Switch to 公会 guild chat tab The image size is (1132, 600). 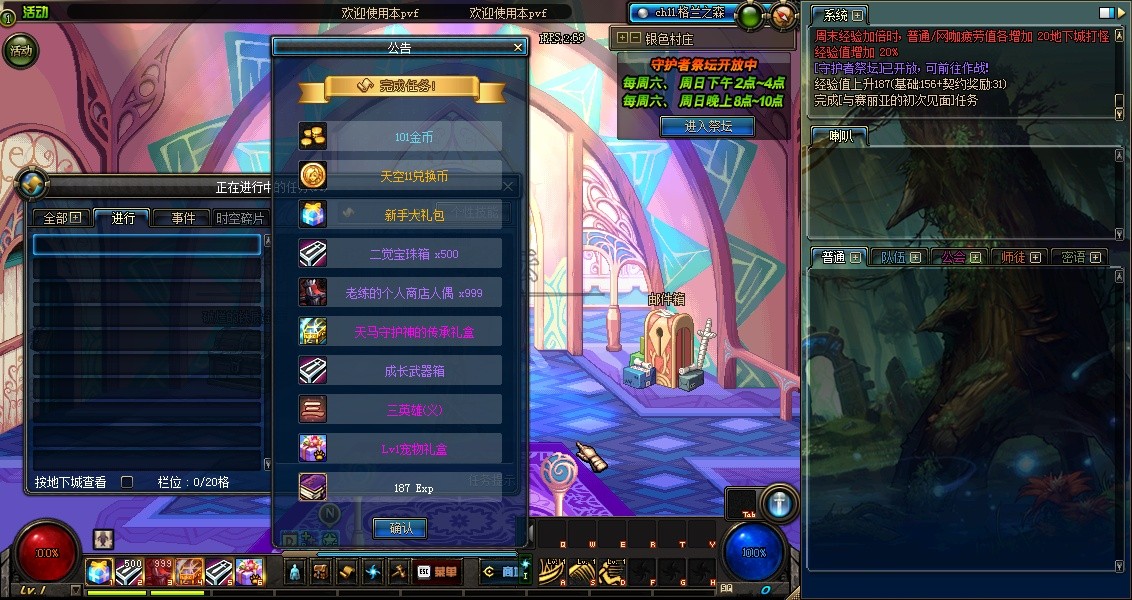pyautogui.click(x=960, y=257)
